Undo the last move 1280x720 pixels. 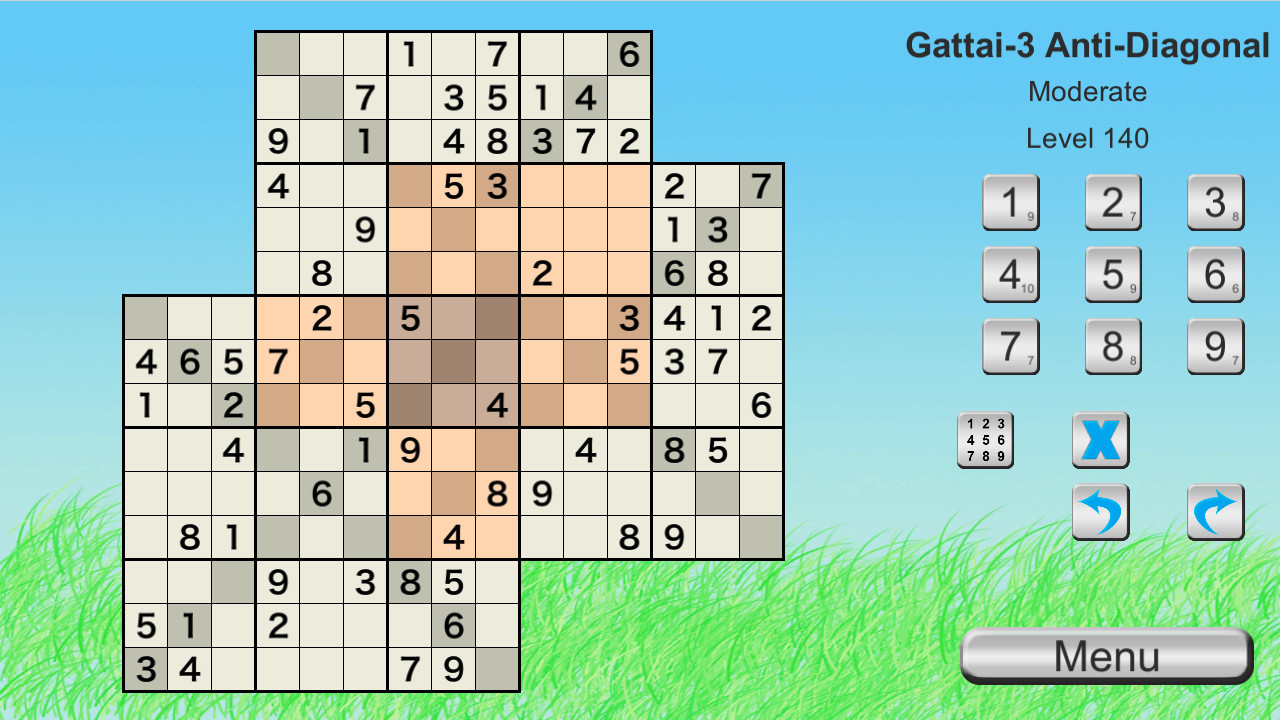1100,513
